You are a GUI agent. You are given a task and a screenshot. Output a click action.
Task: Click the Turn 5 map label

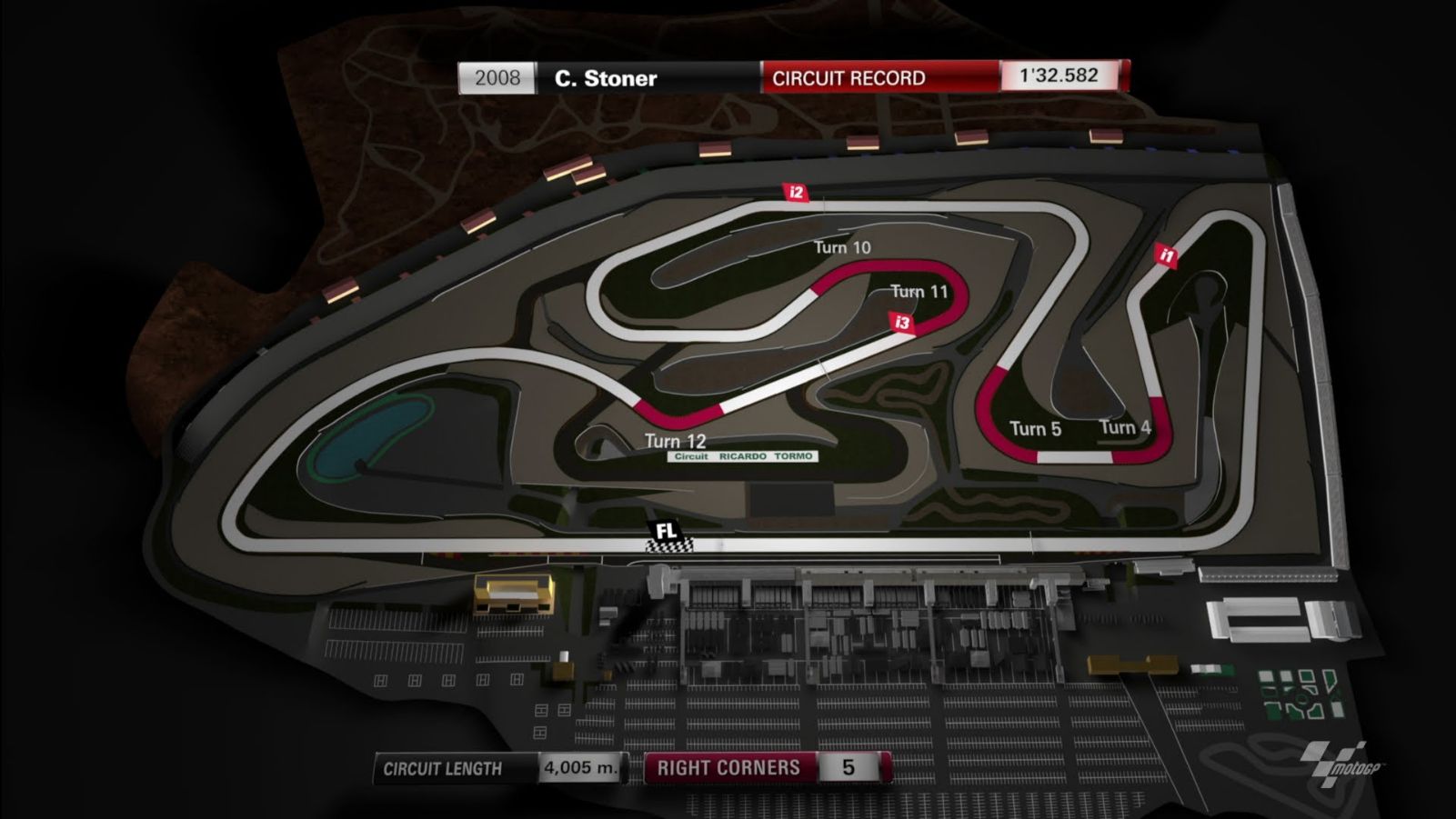point(1035,429)
